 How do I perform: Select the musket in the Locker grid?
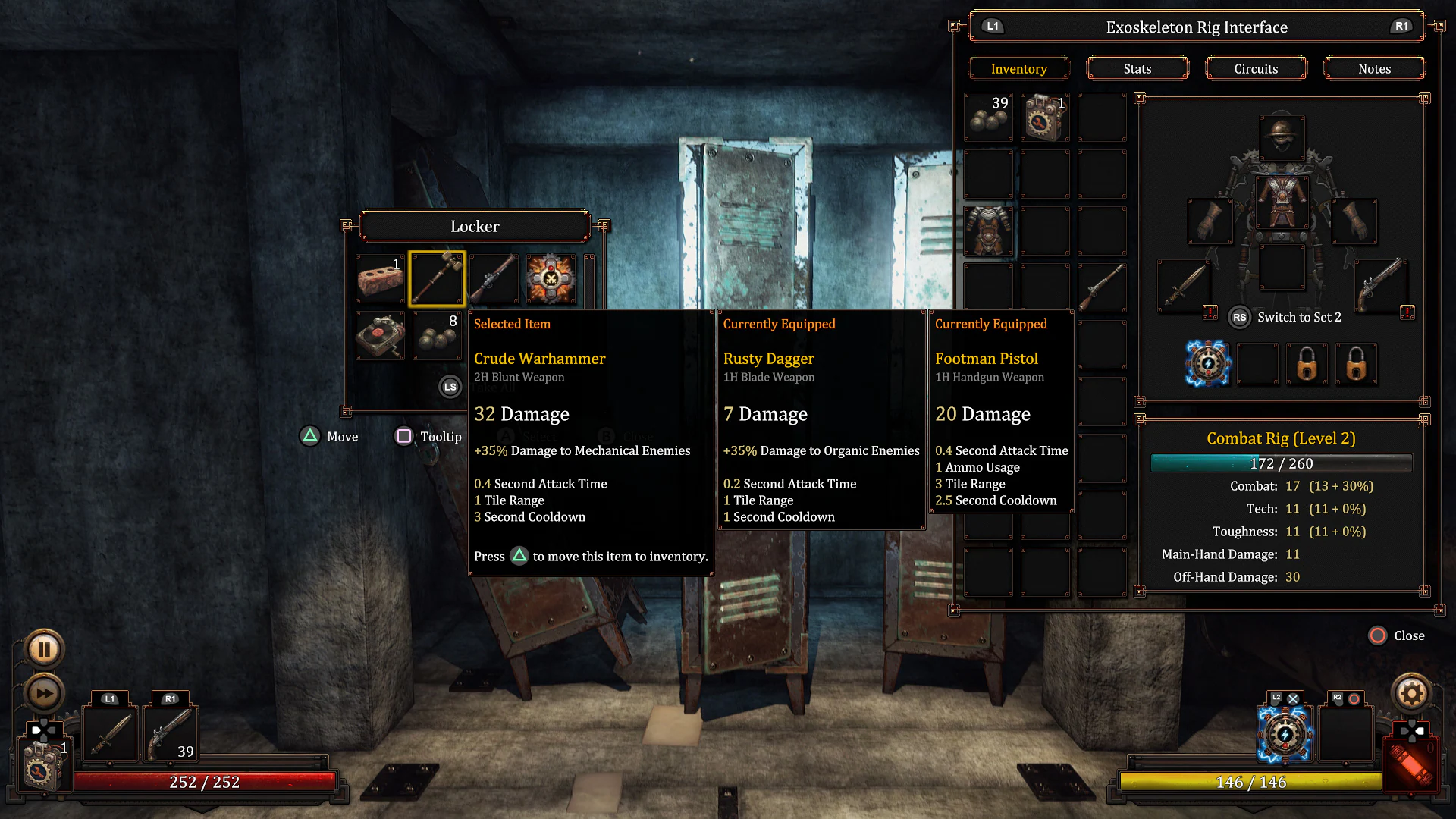[494, 279]
